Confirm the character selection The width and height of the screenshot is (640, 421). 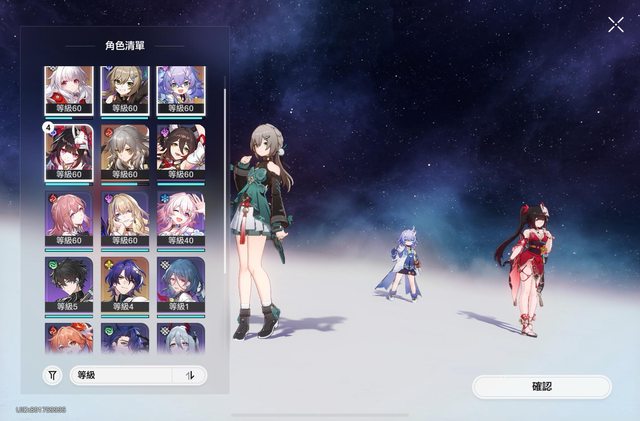(x=541, y=386)
